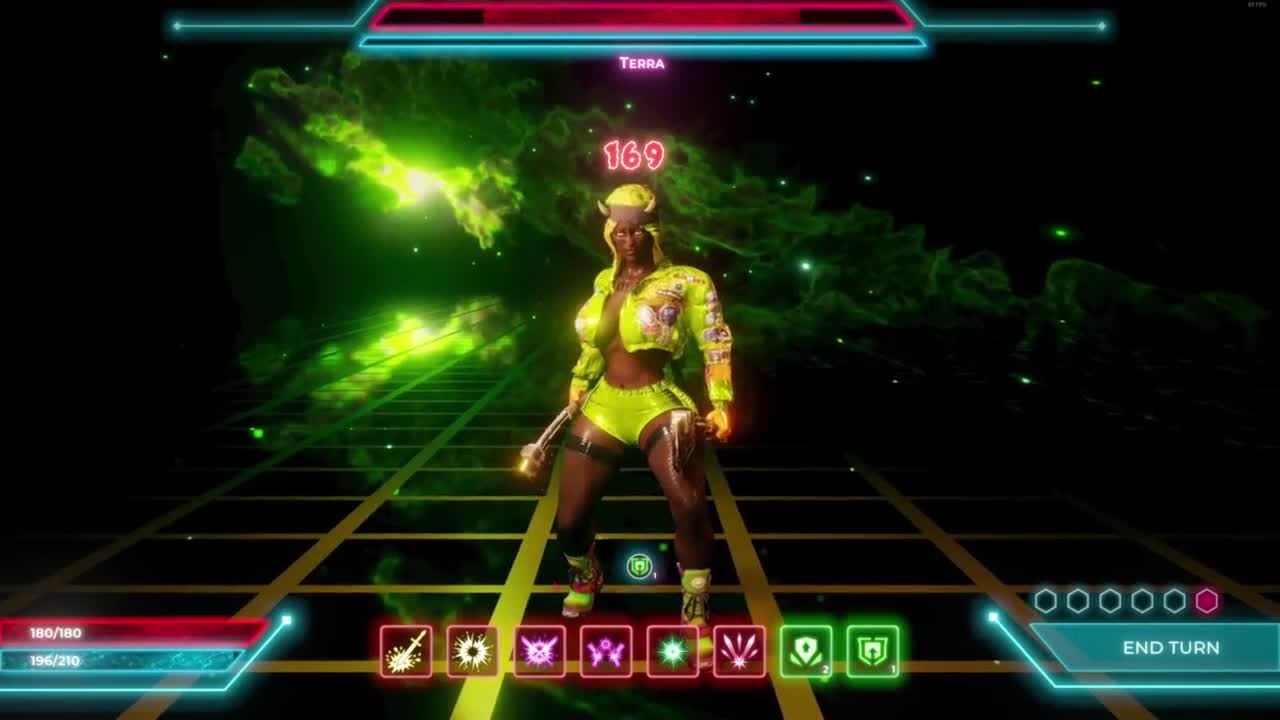Trigger the pink twin-swords ability

[x=606, y=652]
